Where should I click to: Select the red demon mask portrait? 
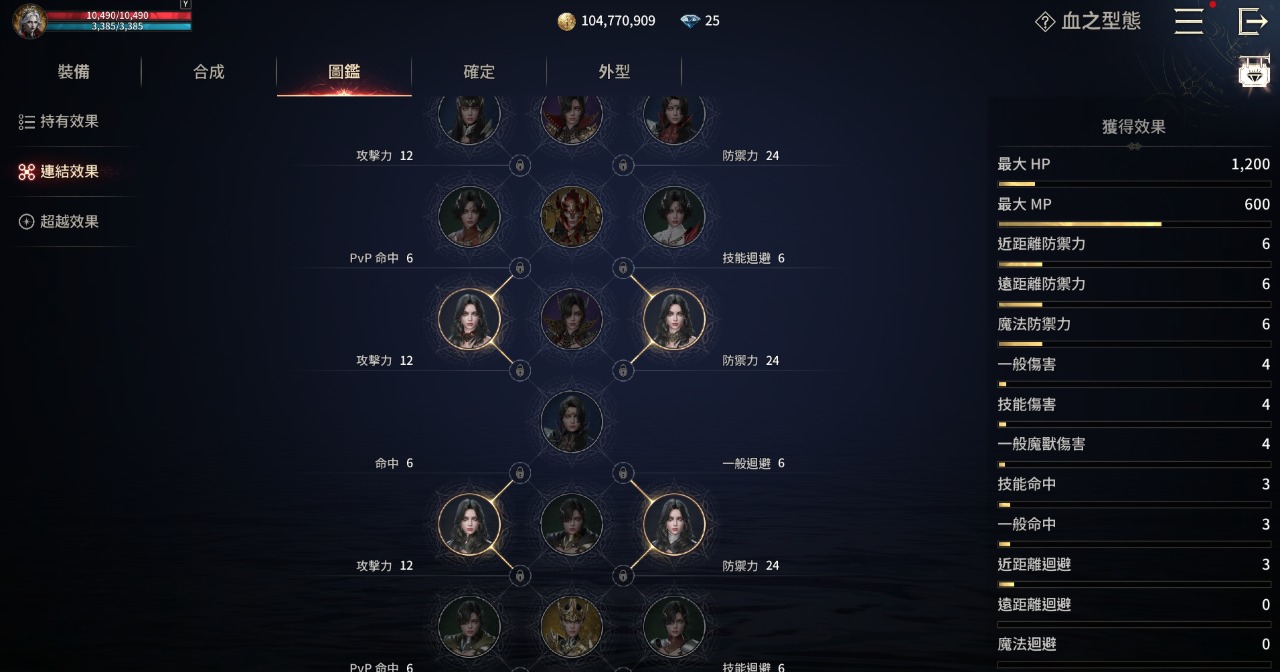[x=572, y=216]
